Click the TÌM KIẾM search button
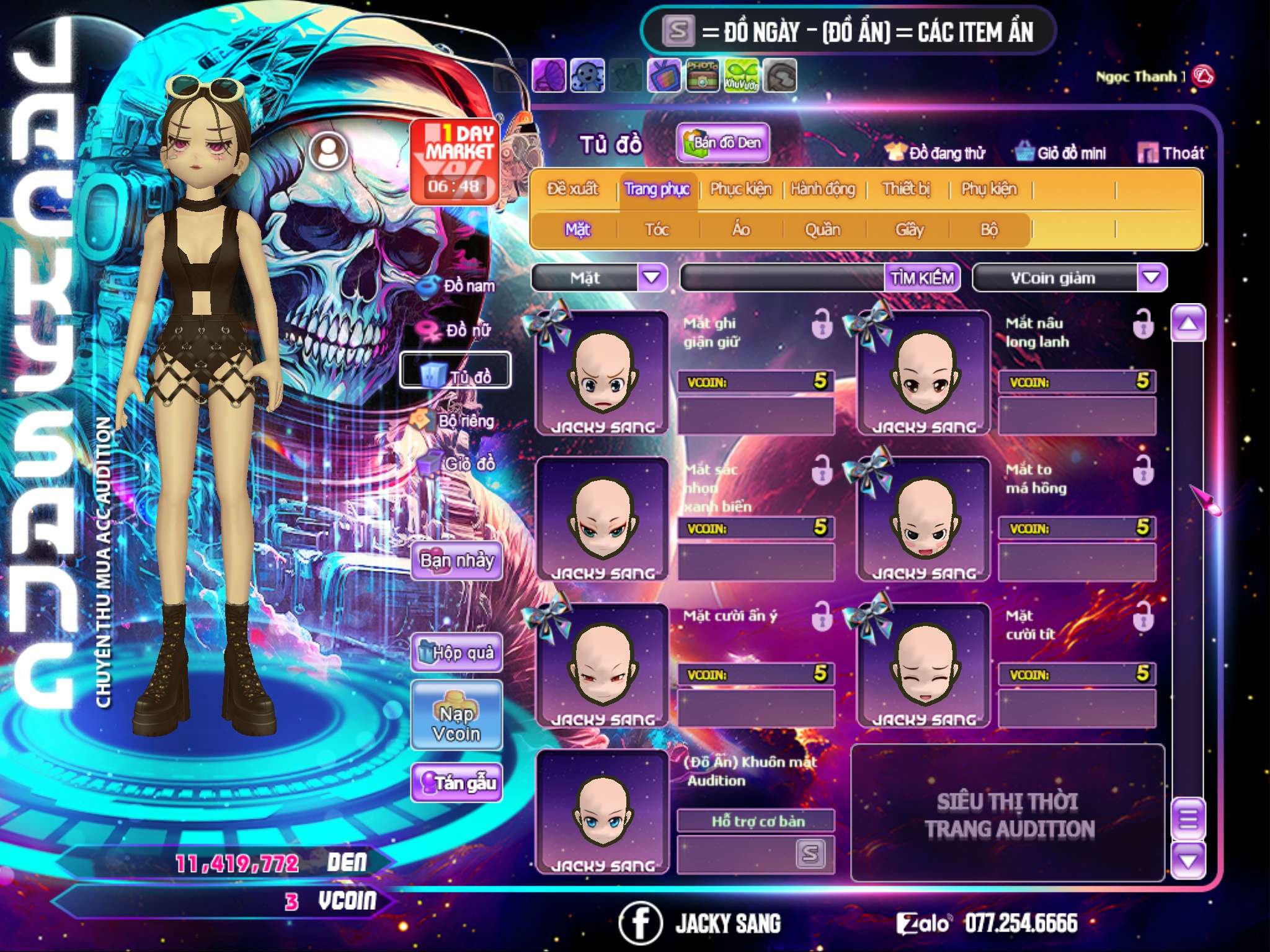Image resolution: width=1270 pixels, height=952 pixels. (922, 278)
